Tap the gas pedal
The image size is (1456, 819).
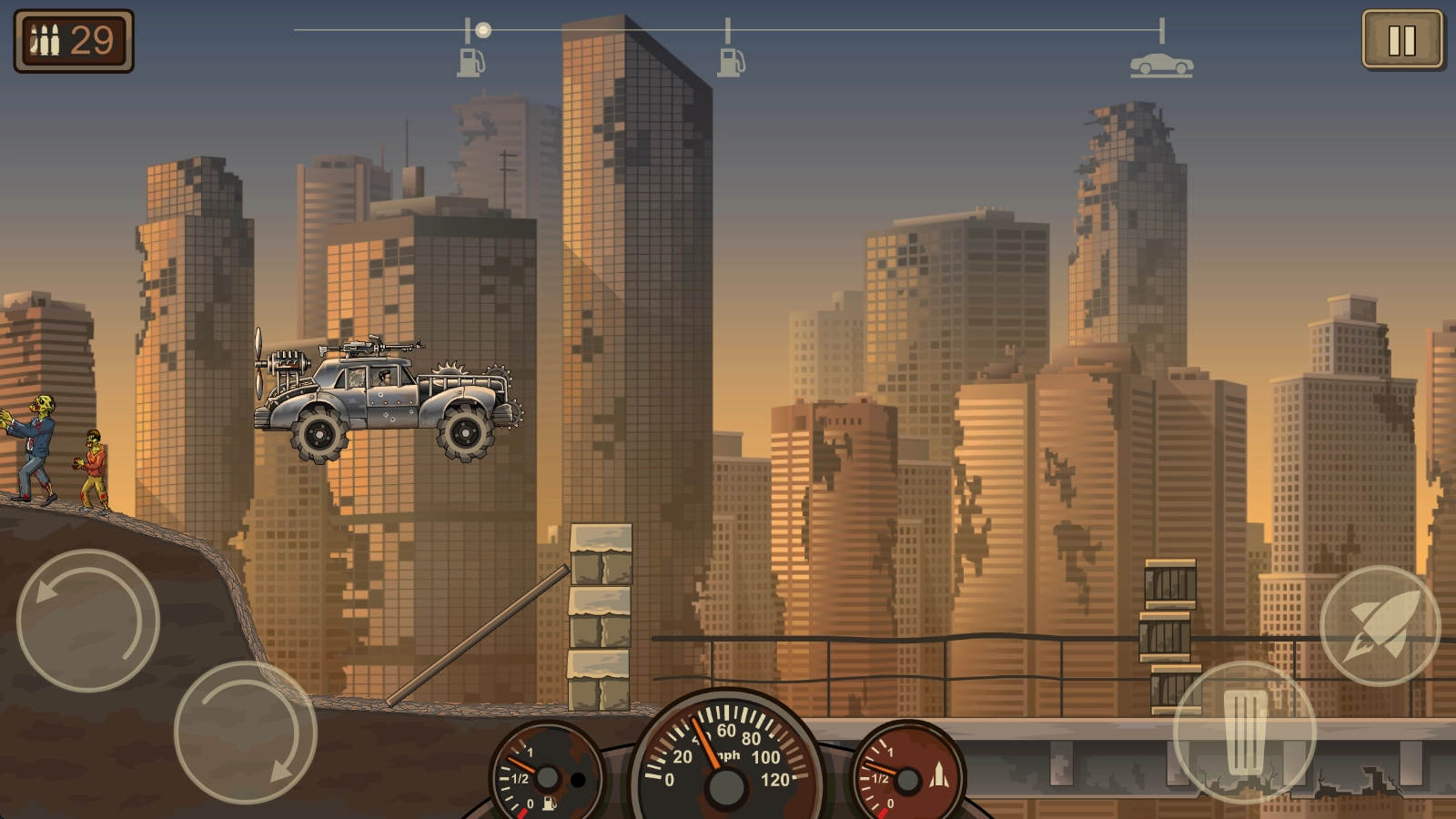tap(1244, 733)
